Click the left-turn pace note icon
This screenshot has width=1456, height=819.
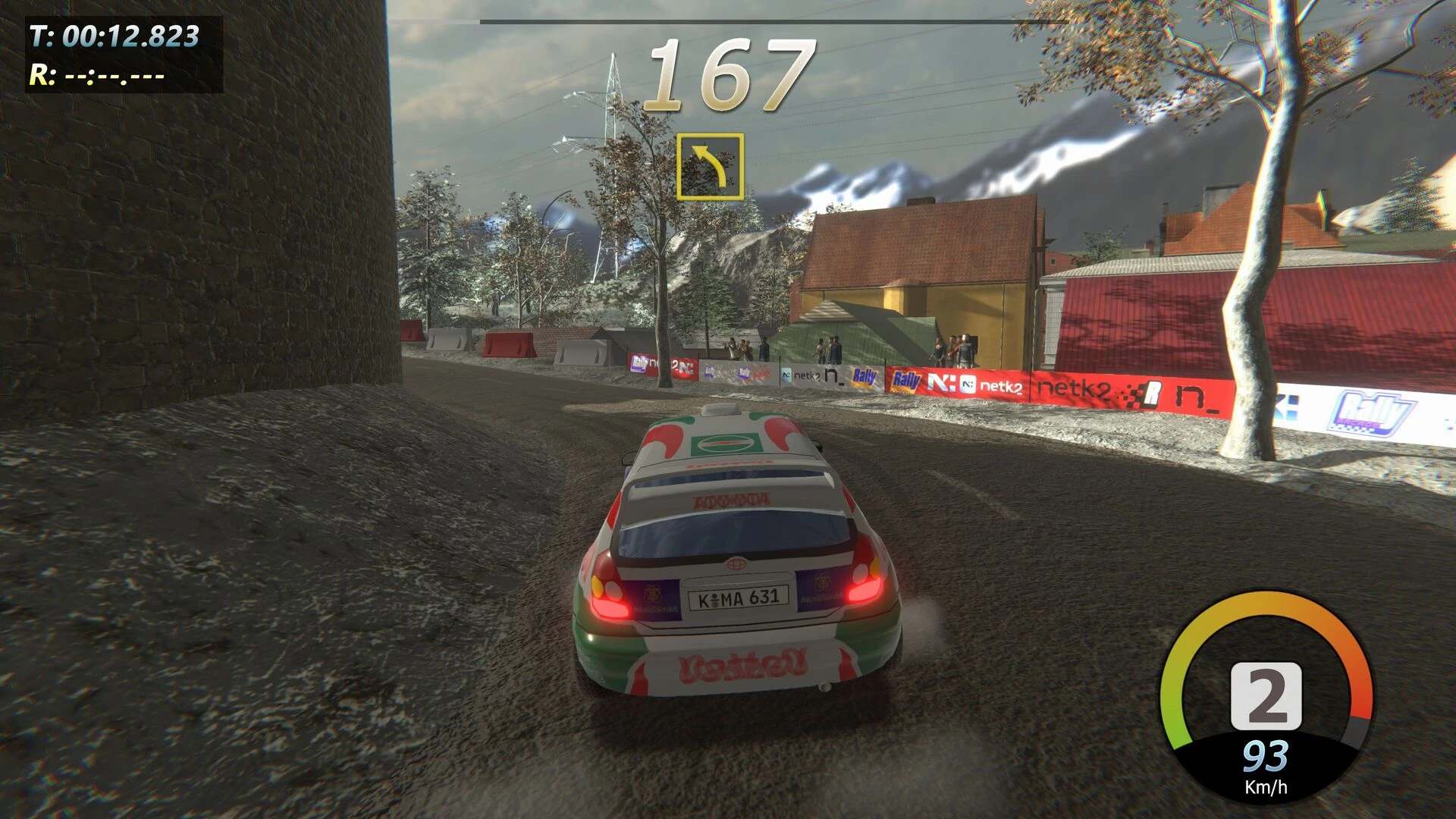[710, 167]
